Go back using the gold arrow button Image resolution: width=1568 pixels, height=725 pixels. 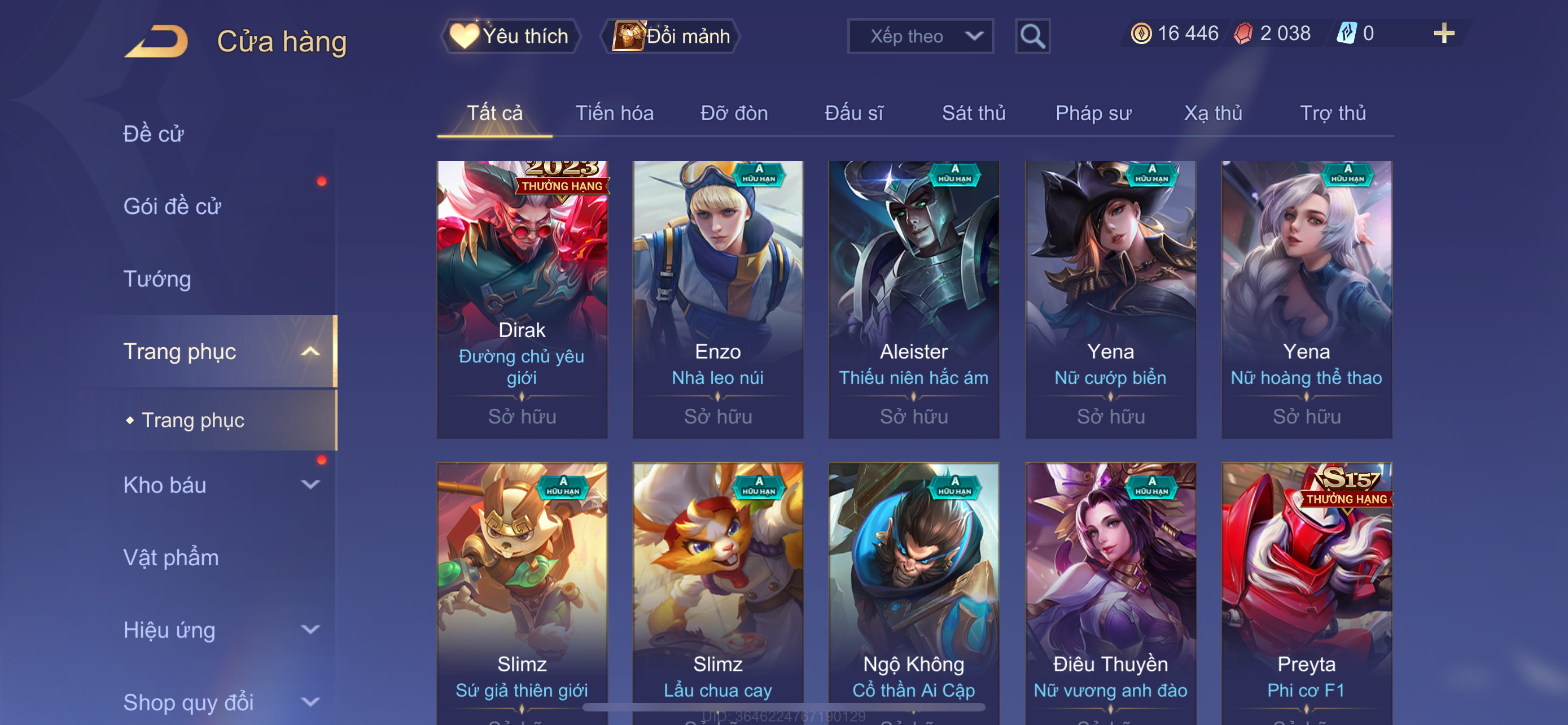pos(156,41)
